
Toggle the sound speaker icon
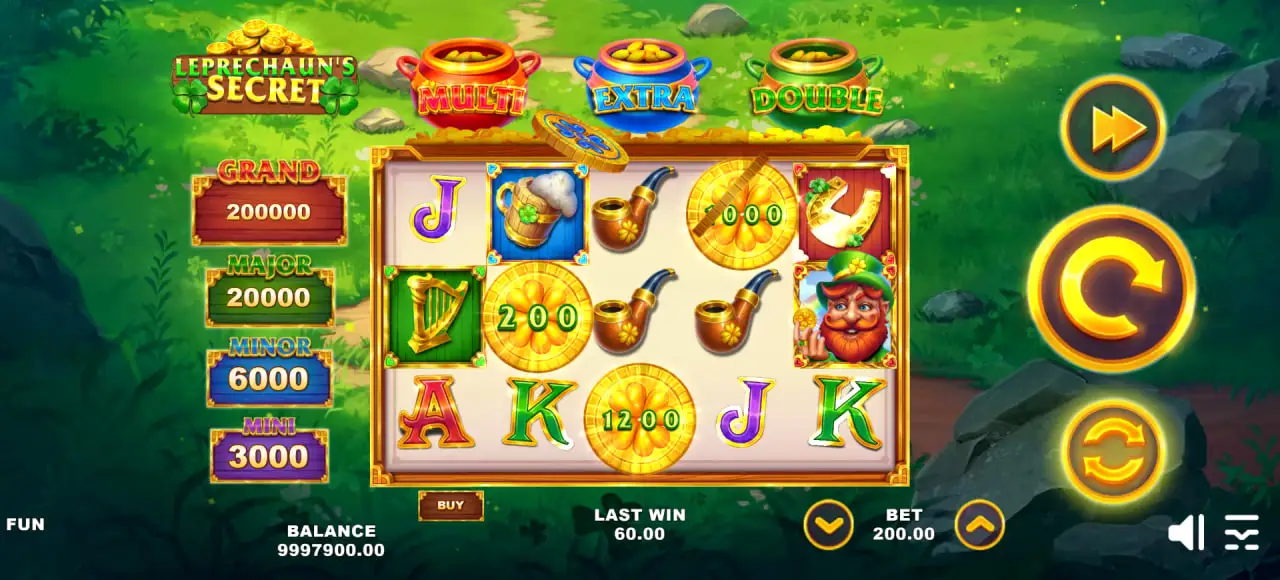coord(1186,532)
